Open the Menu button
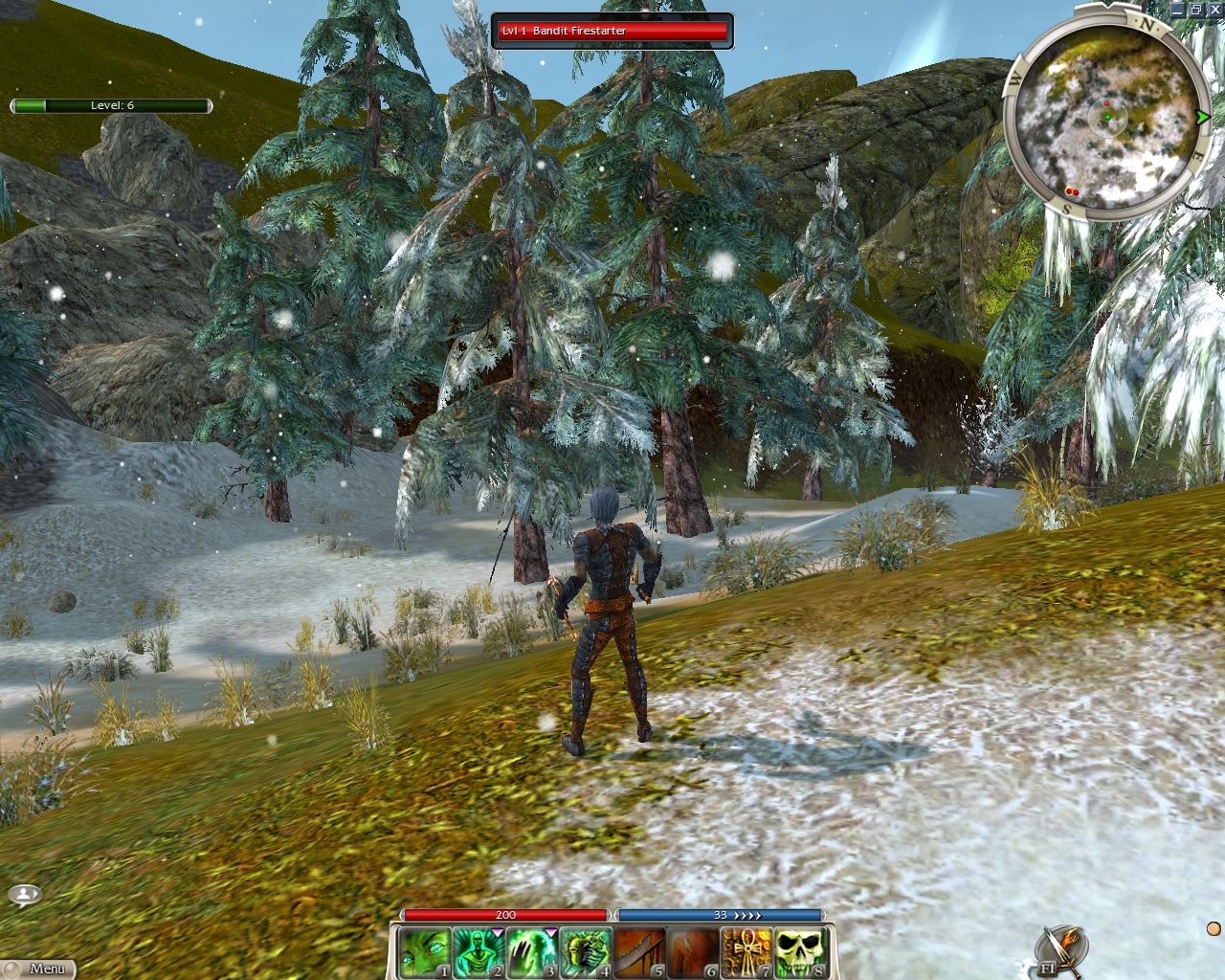Viewport: 1225px width, 980px height. coord(40,969)
